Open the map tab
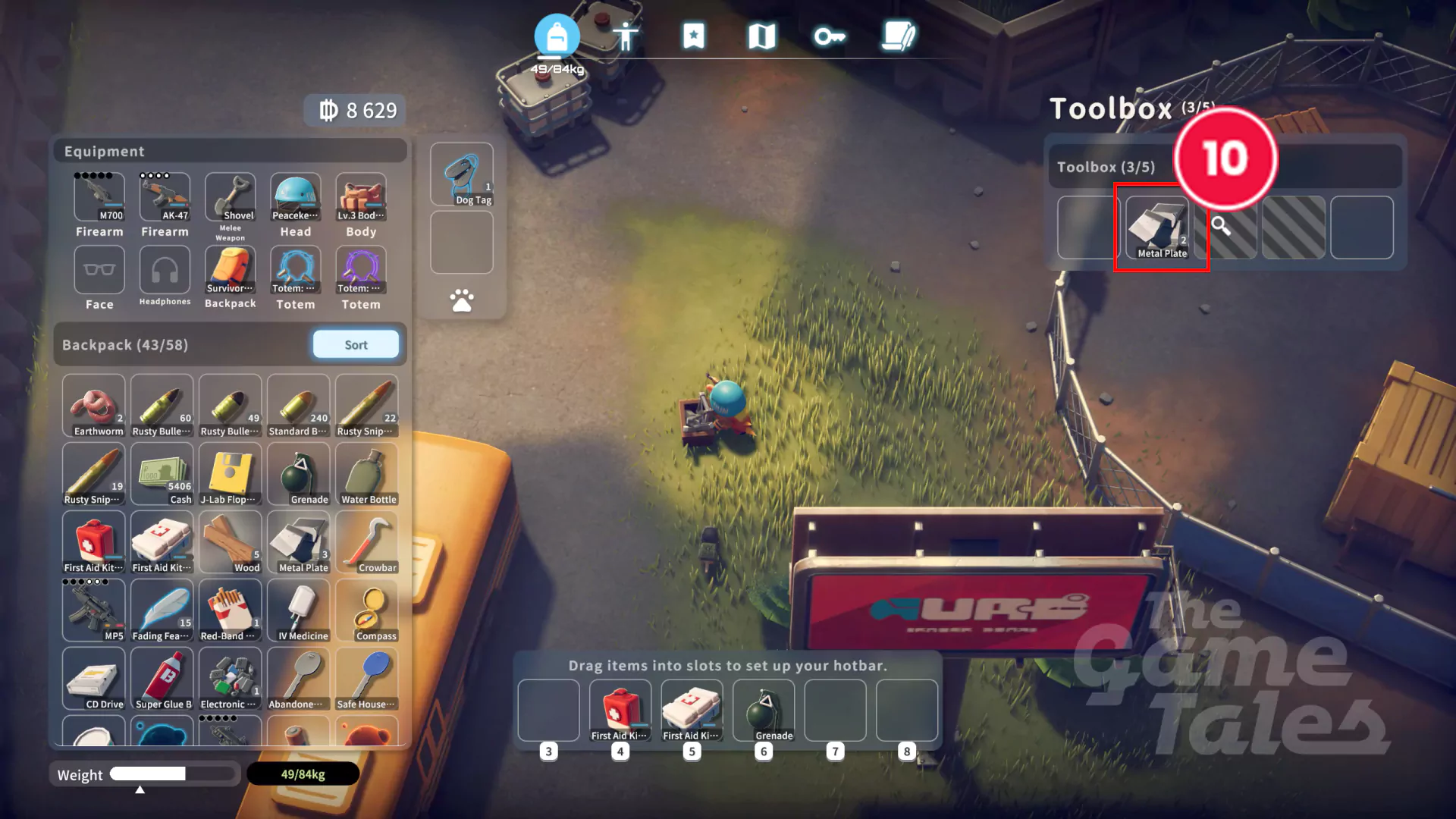The height and width of the screenshot is (819, 1456). point(761,36)
